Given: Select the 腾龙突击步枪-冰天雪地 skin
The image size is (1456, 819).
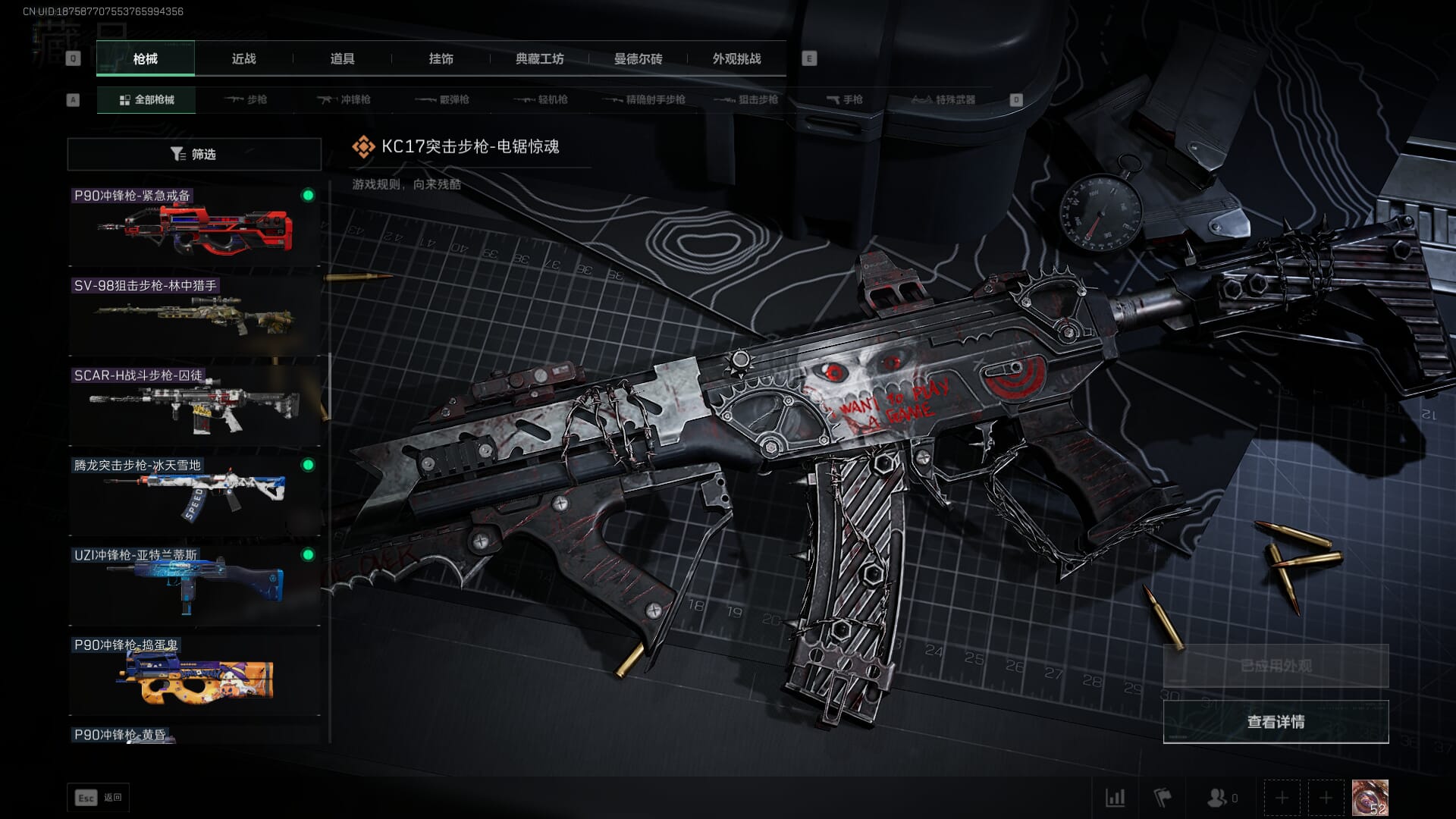Looking at the screenshot, I should 194,495.
